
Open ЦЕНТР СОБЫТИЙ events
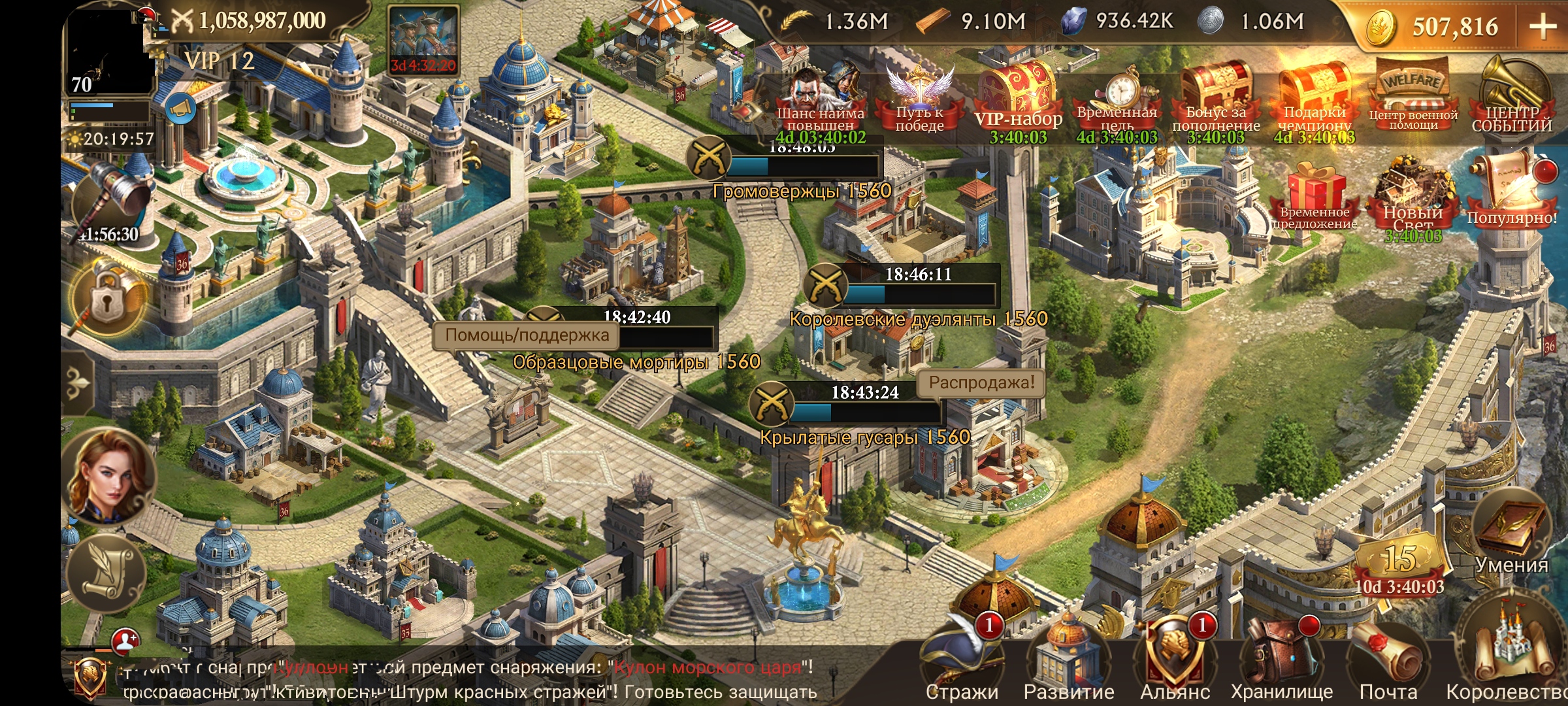1511,98
